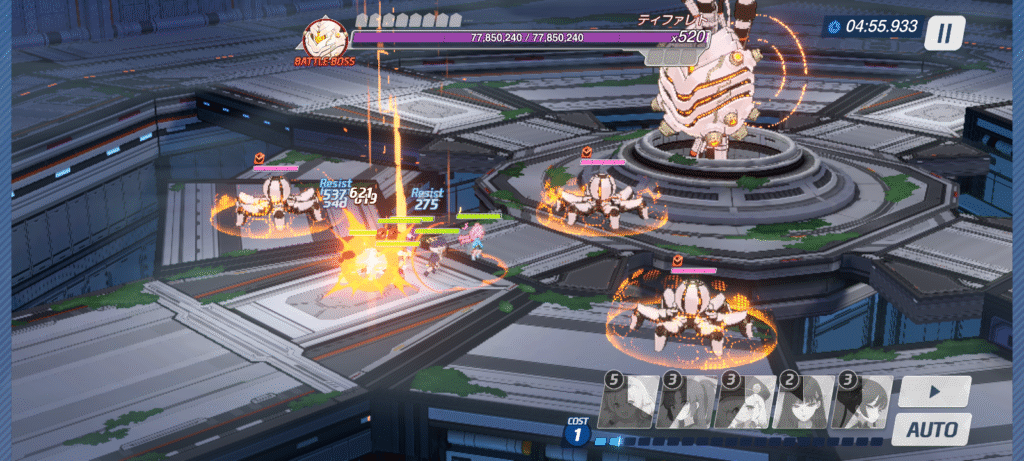The height and width of the screenshot is (461, 1024).
Task: Choose the white-haired flower girl skill card
Action: [x=745, y=402]
